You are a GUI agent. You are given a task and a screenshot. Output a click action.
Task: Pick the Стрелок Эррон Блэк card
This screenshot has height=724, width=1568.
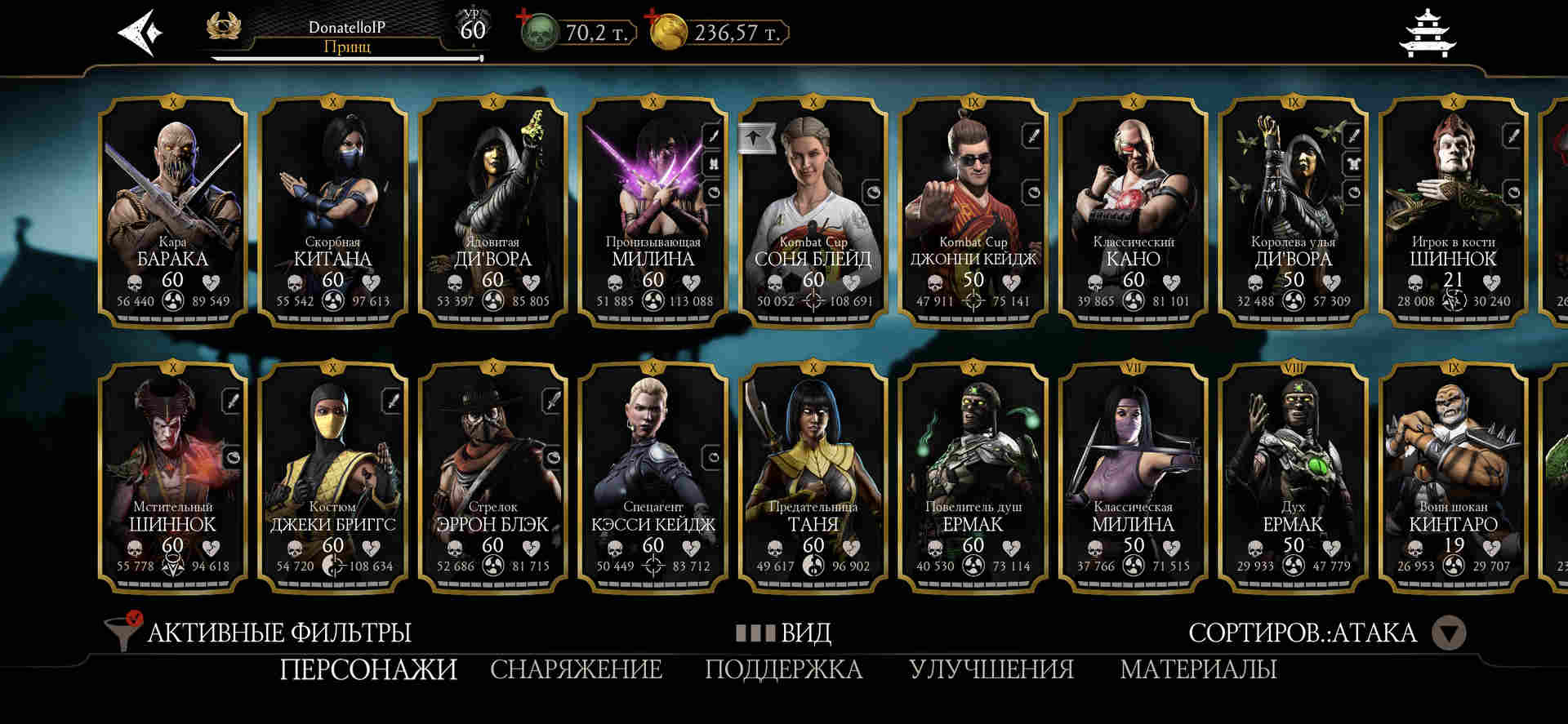tap(493, 477)
